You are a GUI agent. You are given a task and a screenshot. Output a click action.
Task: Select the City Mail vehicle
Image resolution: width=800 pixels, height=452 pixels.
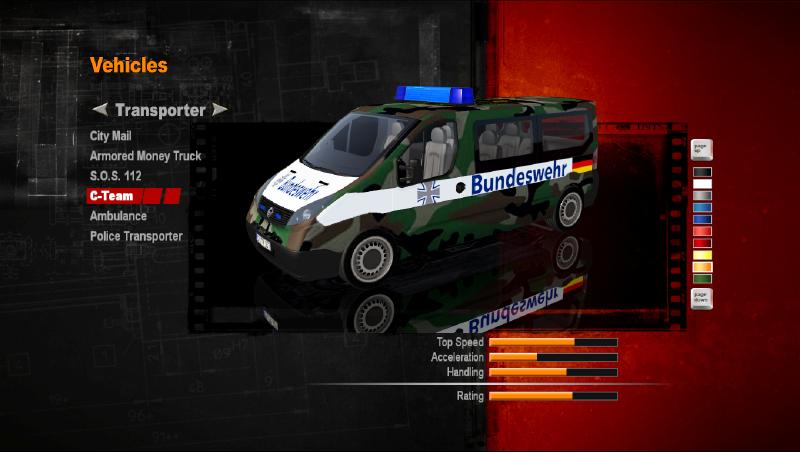tap(111, 135)
